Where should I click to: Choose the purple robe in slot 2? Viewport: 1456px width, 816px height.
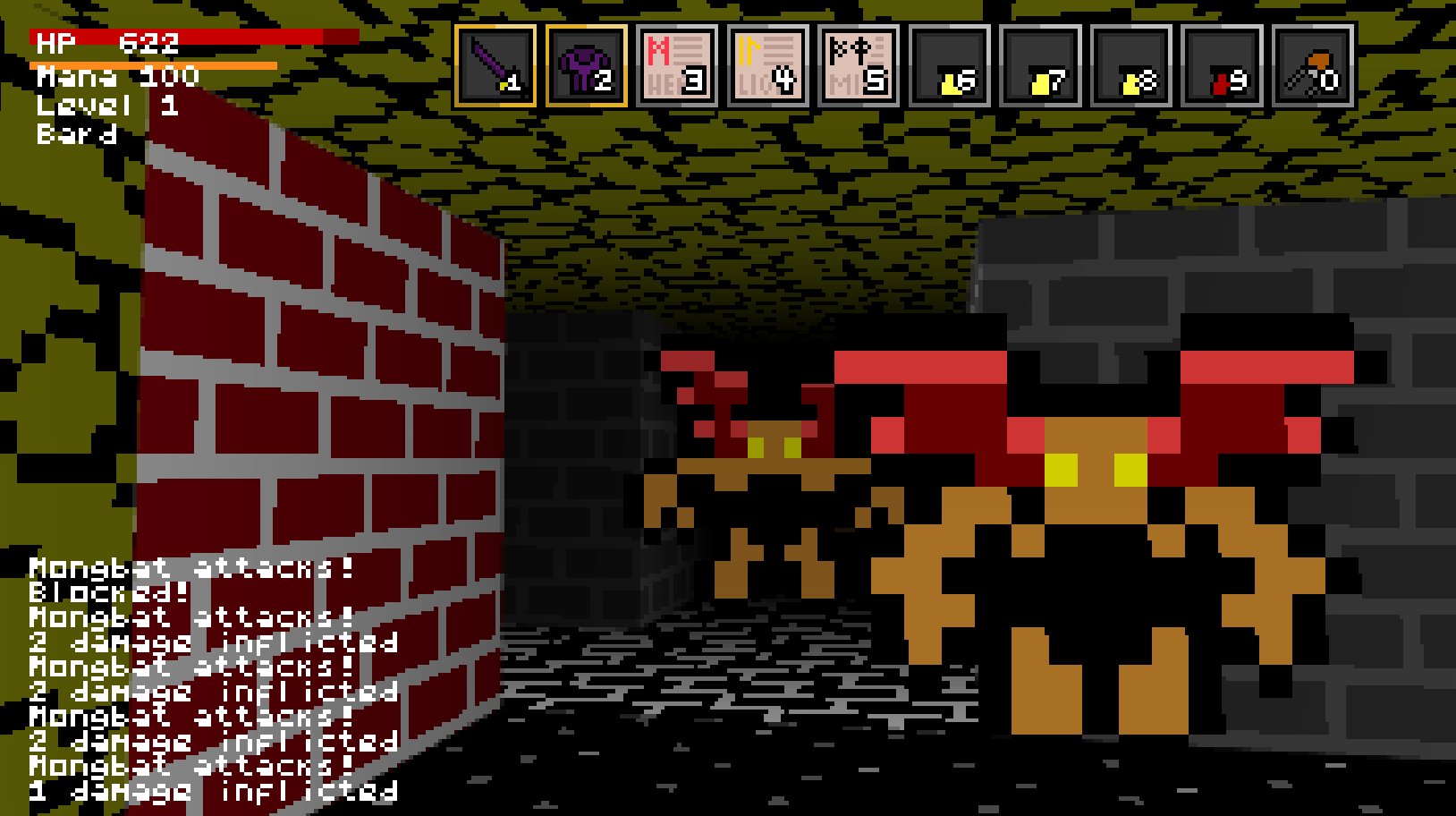[586, 66]
